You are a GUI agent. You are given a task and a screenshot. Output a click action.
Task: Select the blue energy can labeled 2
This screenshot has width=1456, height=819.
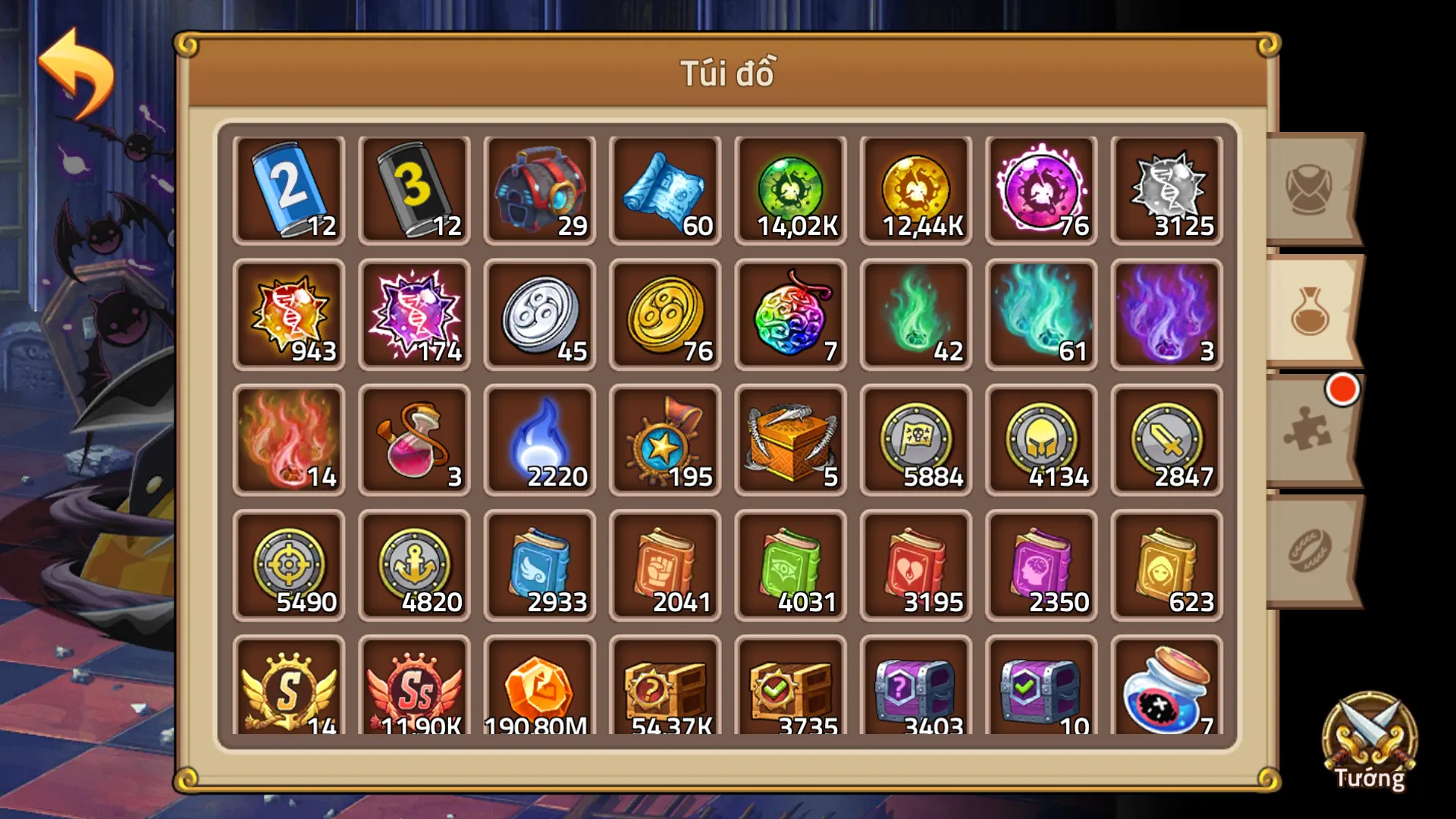point(290,190)
